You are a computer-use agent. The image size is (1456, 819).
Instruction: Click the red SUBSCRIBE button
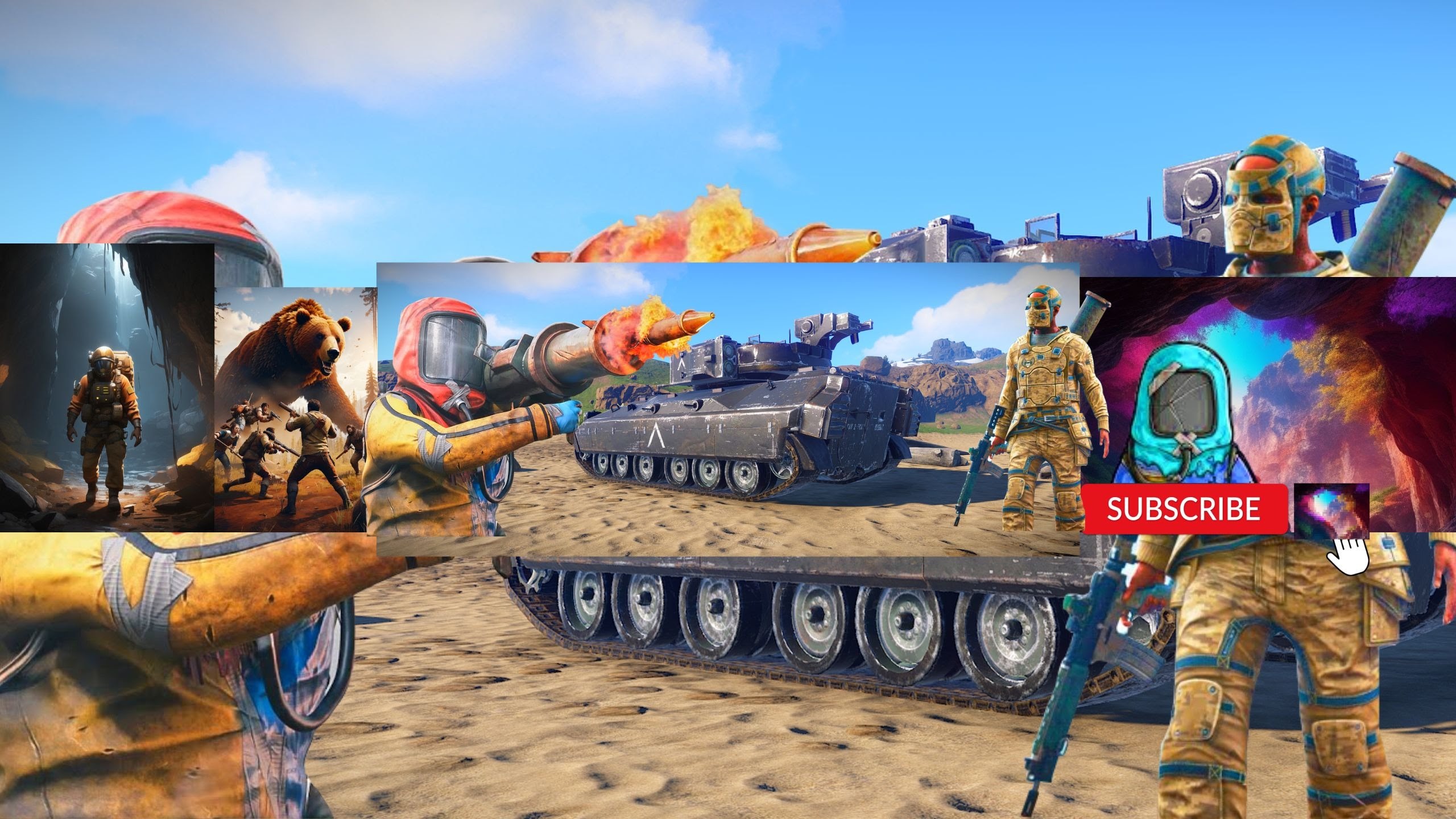[x=1184, y=508]
